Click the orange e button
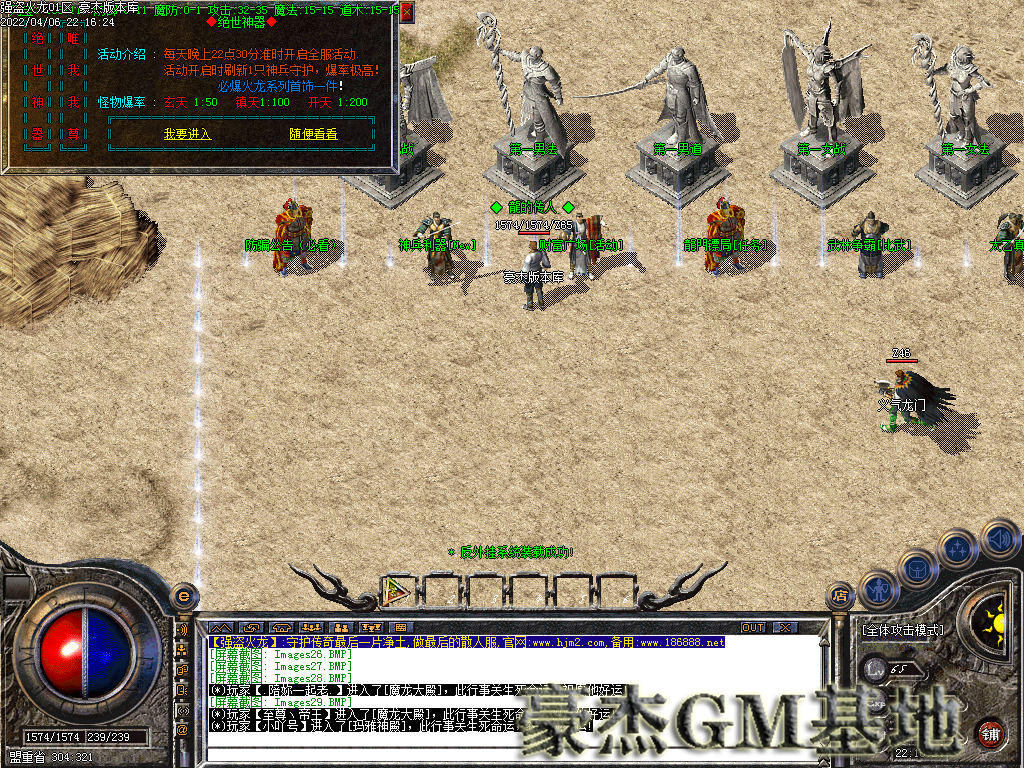Screen dimensions: 1024x768 pos(183,595)
